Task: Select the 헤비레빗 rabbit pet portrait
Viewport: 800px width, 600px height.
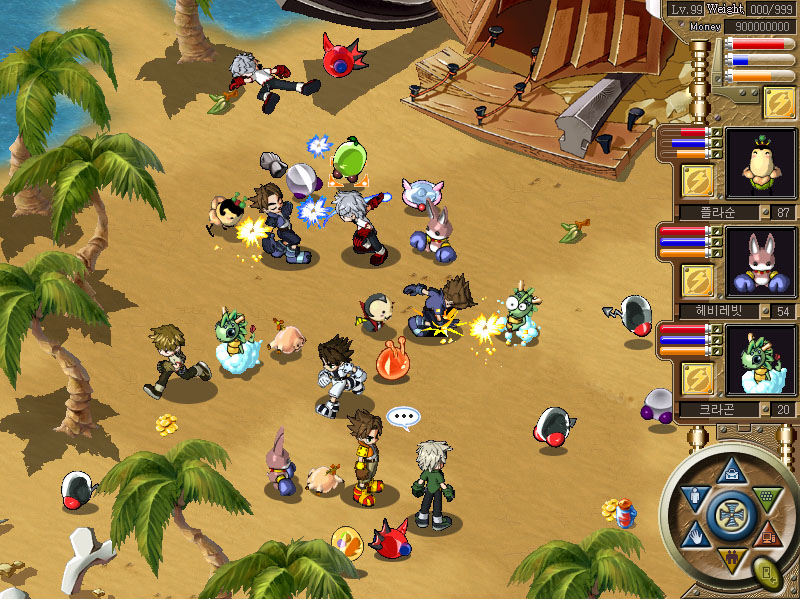Action: (761, 263)
